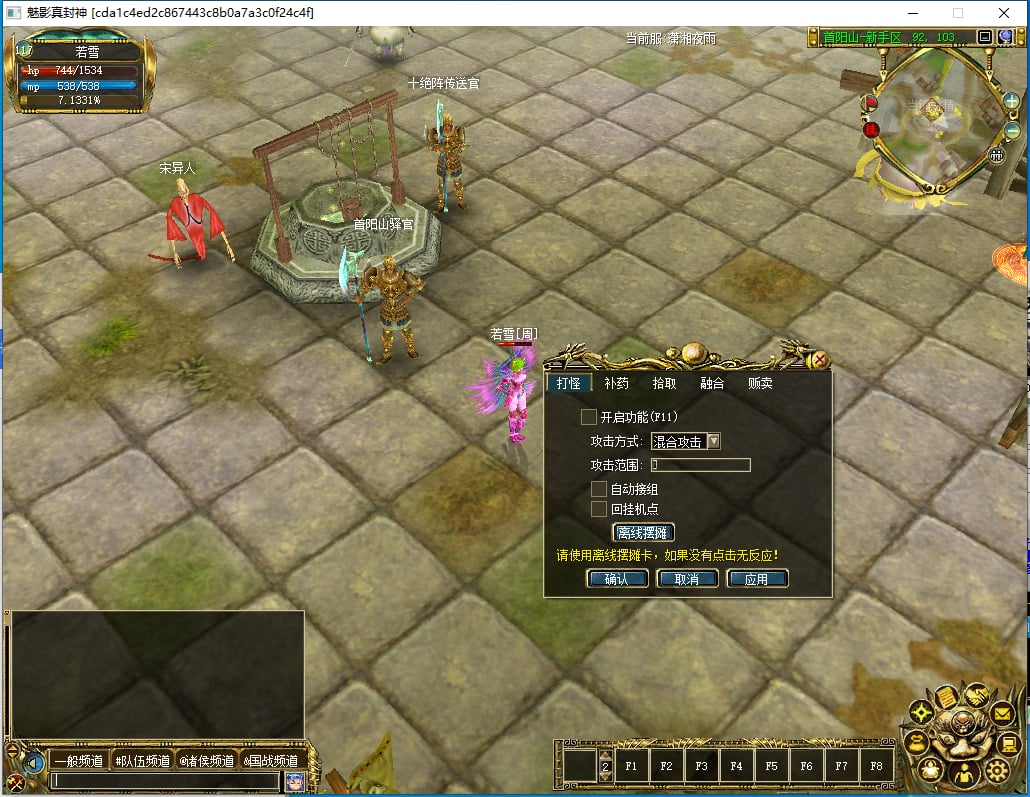This screenshot has width=1030, height=797.
Task: Open the 拾取 tab
Action: pyautogui.click(x=664, y=383)
